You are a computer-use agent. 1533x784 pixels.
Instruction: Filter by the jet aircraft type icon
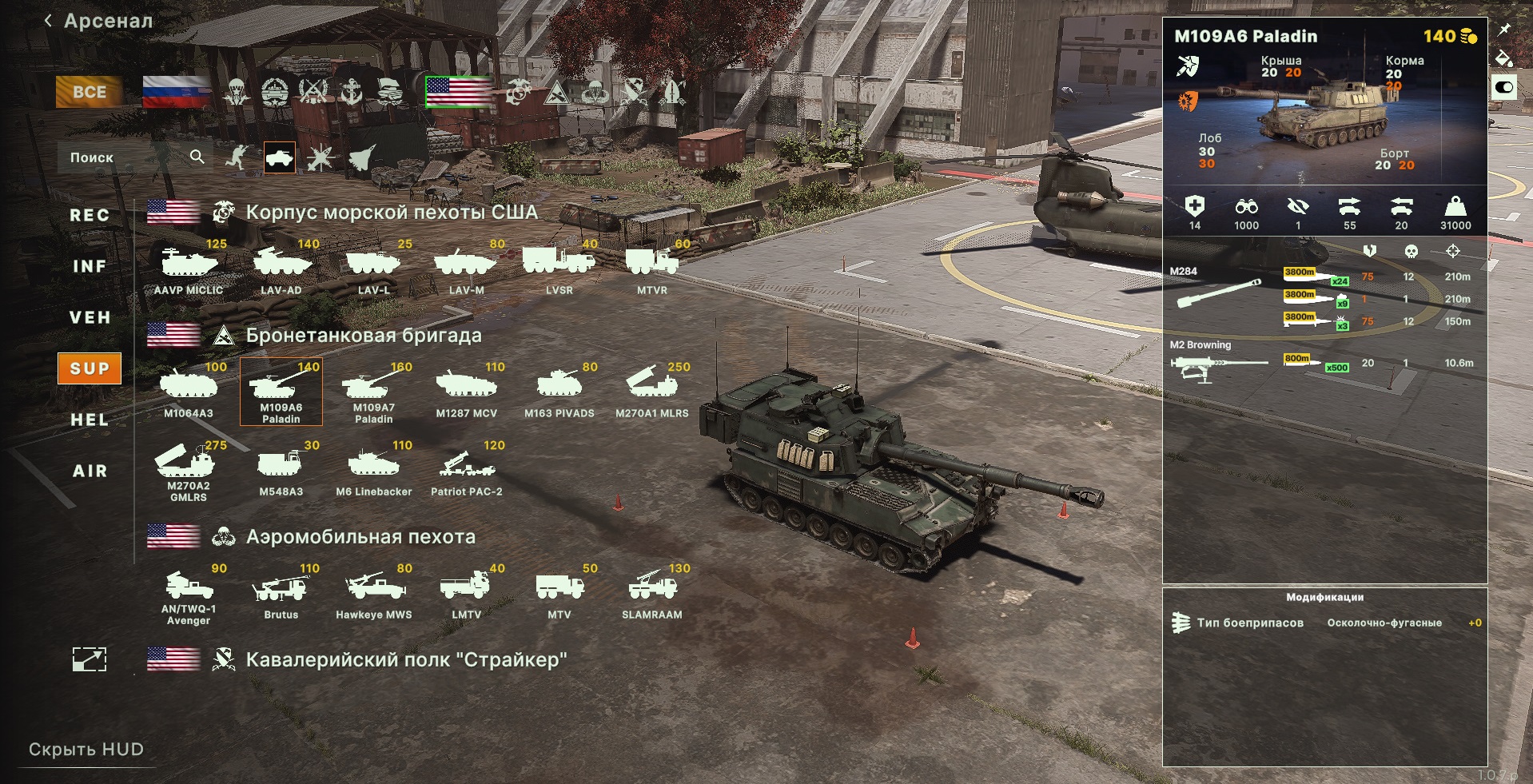(361, 157)
